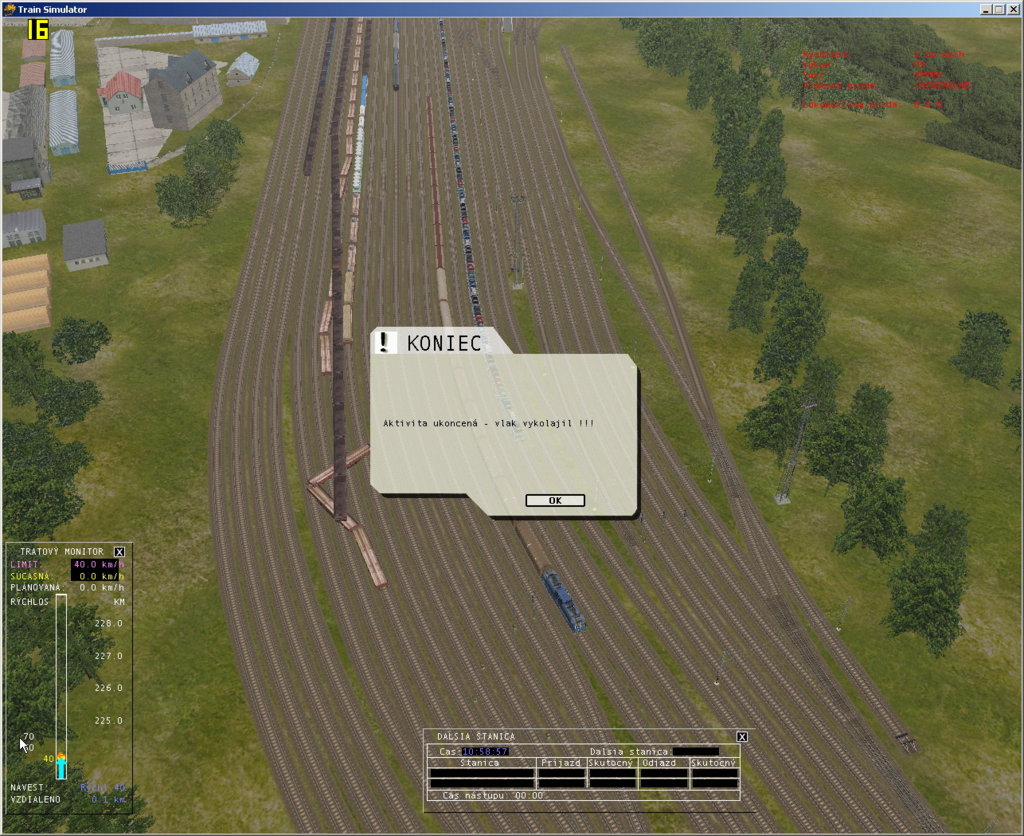The width and height of the screenshot is (1024, 836).
Task: Confirm the KONIEC dialog with OK
Action: (554, 501)
